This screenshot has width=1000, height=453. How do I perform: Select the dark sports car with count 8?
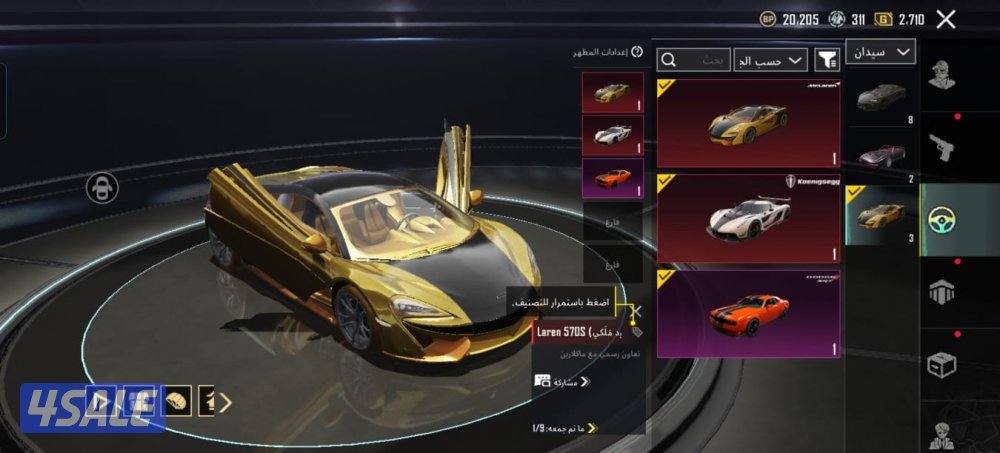coord(880,97)
